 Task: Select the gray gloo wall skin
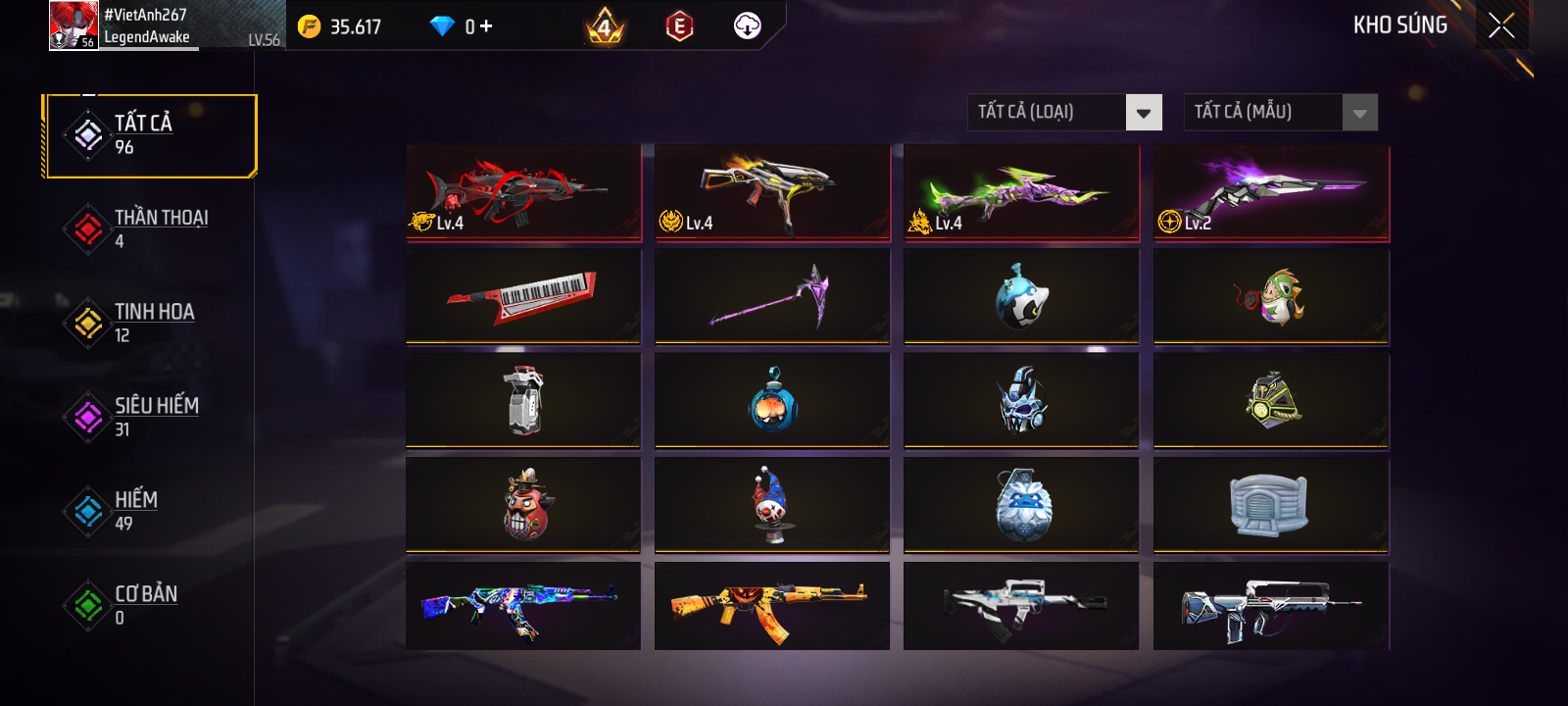1270,504
